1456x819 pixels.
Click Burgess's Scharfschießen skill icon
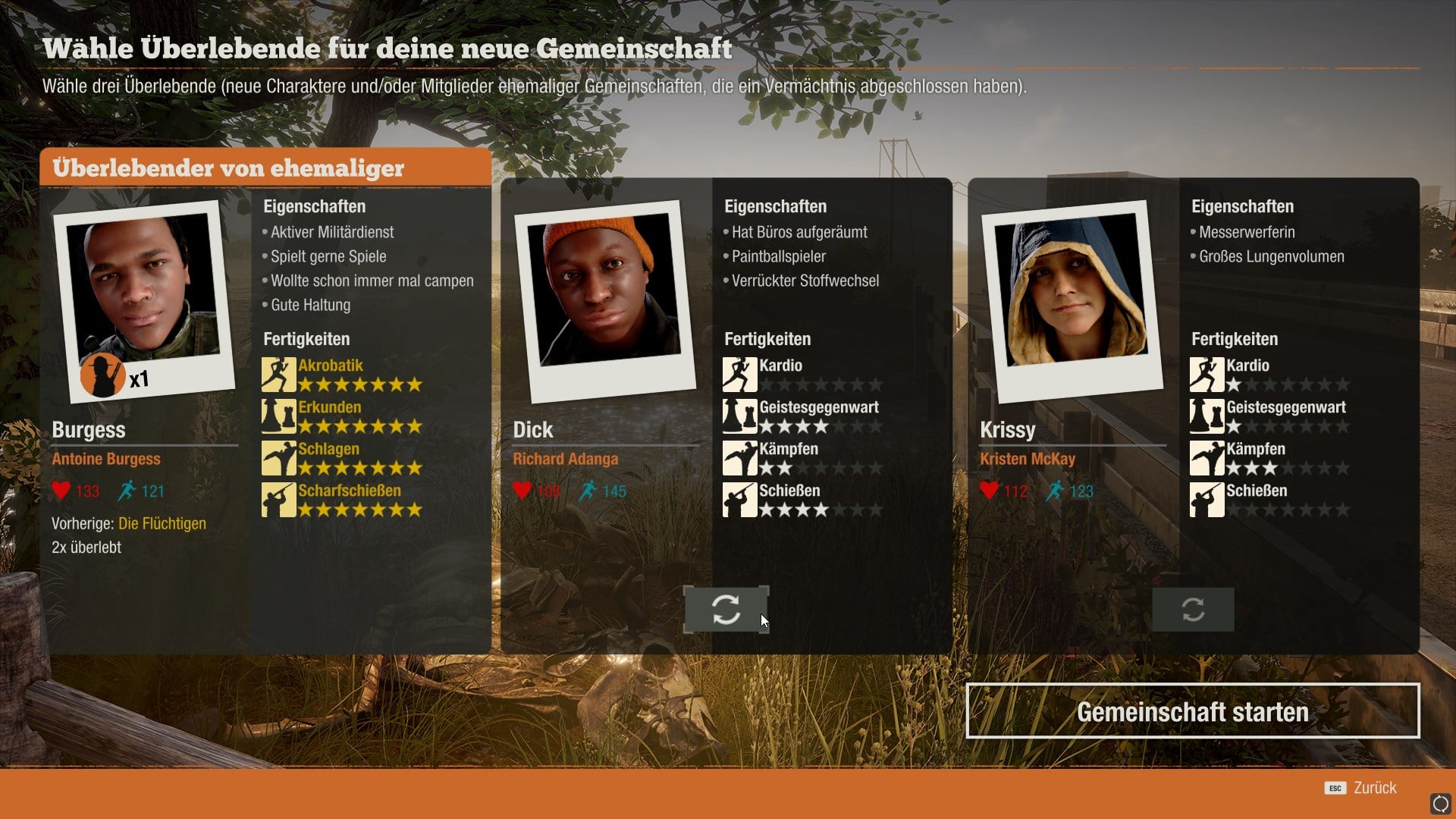pos(278,500)
